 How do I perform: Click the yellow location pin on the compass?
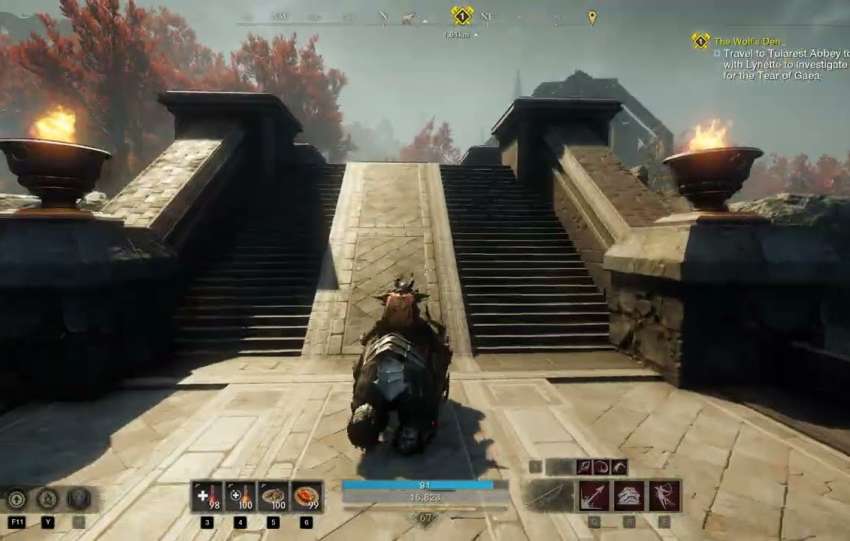coord(592,17)
